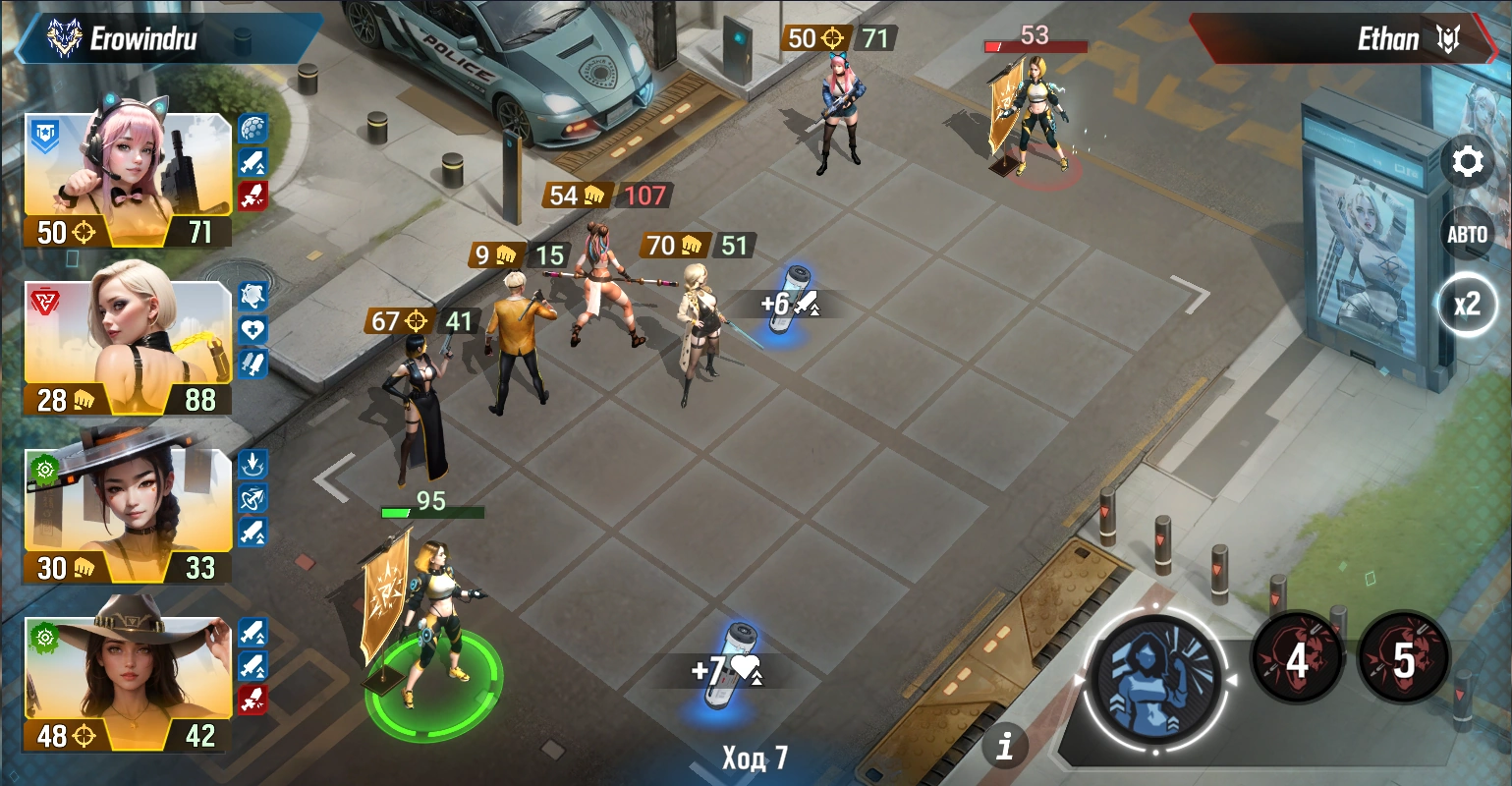Open the gear settings menu
1512x786 pixels.
pyautogui.click(x=1467, y=162)
